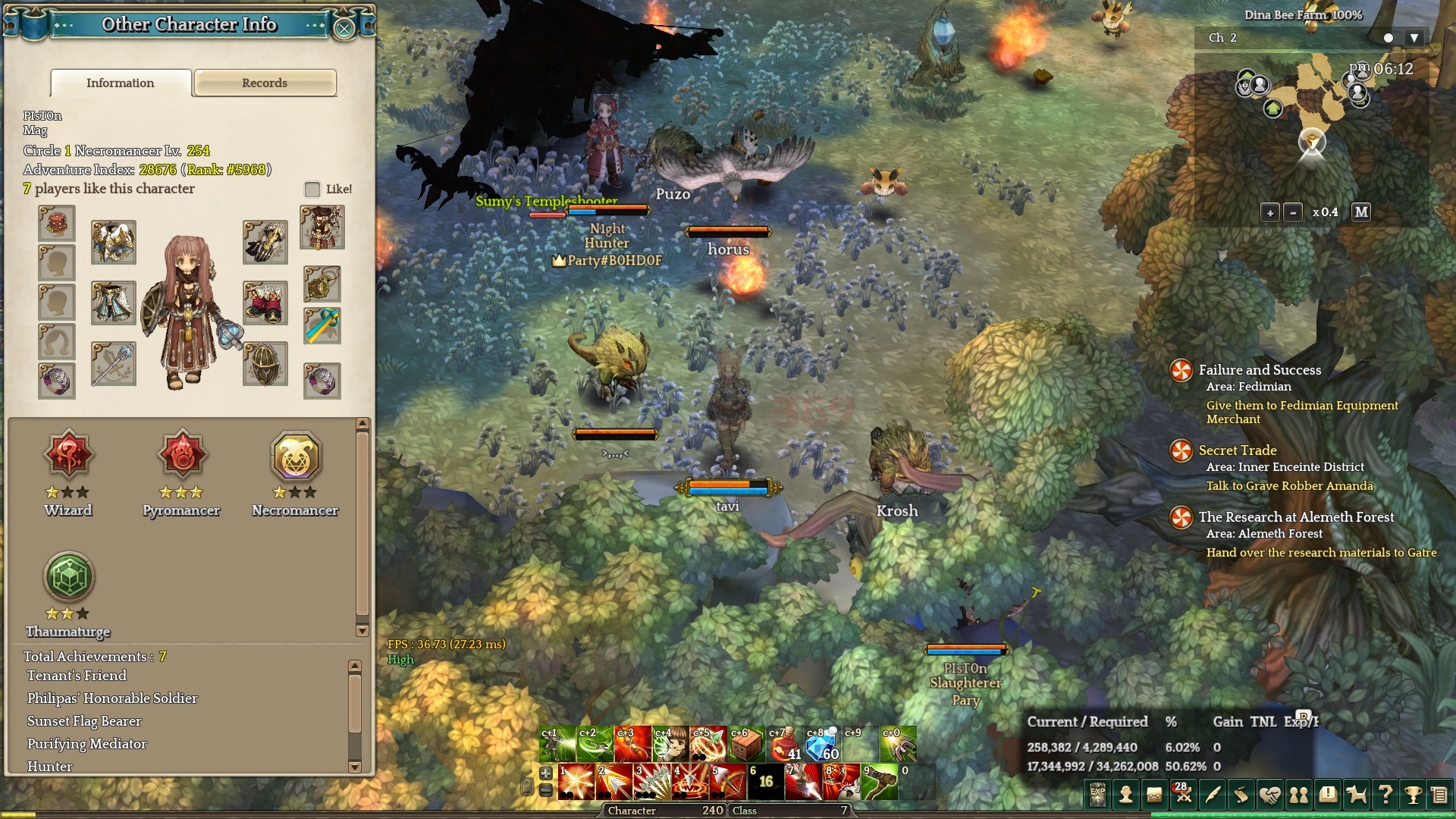Viewport: 1456px width, 819px height.
Task: Open the channel dropdown arrow
Action: pos(1414,38)
